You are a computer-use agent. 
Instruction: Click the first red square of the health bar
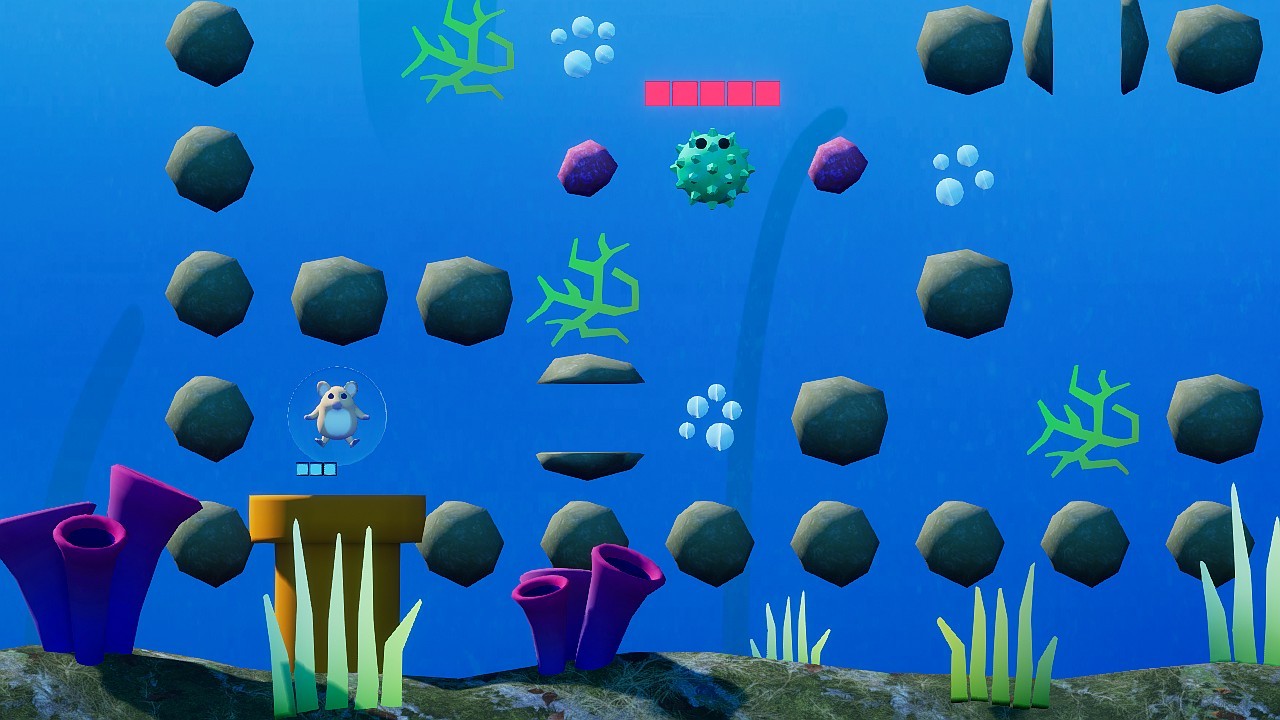click(657, 92)
